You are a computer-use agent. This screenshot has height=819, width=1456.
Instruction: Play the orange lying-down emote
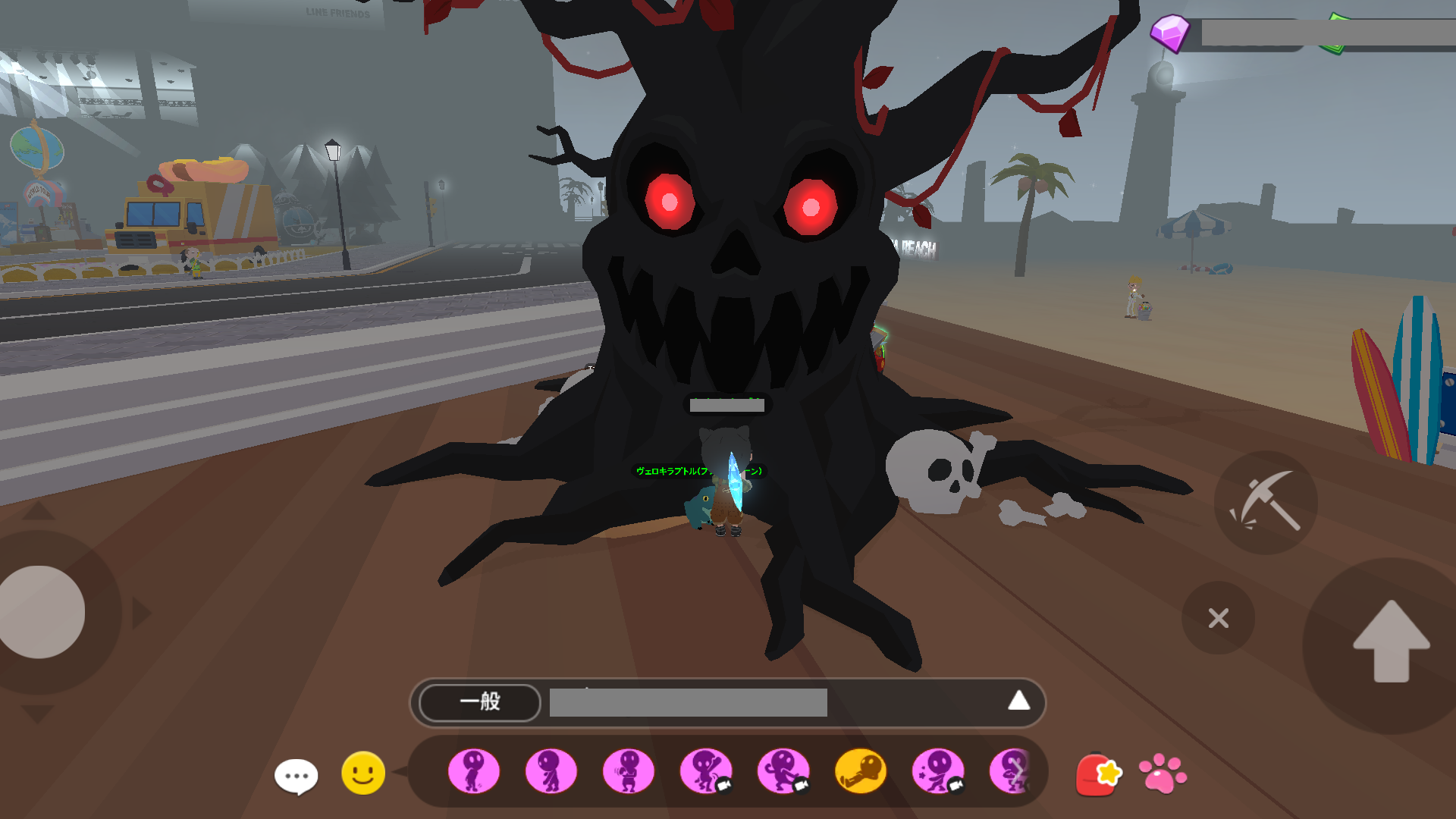(860, 772)
